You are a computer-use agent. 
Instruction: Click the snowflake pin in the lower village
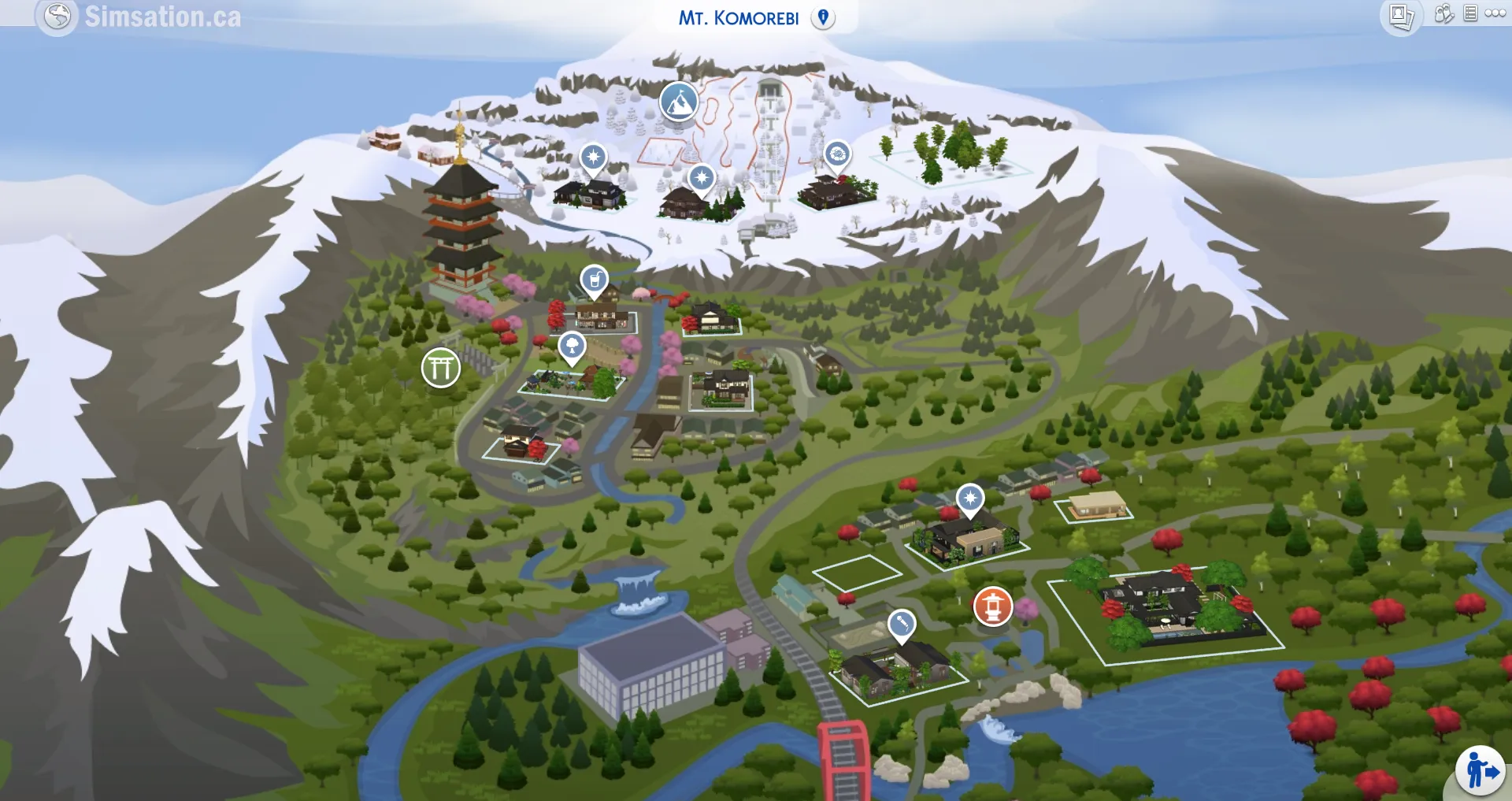971,496
